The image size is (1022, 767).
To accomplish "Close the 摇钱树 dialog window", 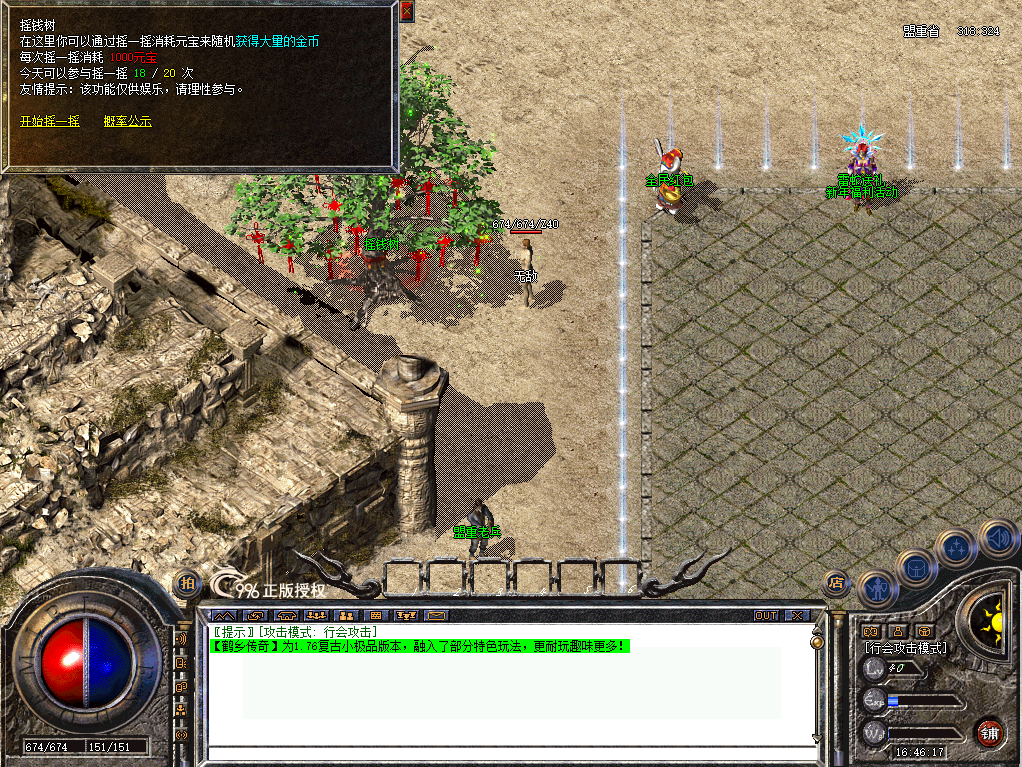I will click(x=406, y=11).
